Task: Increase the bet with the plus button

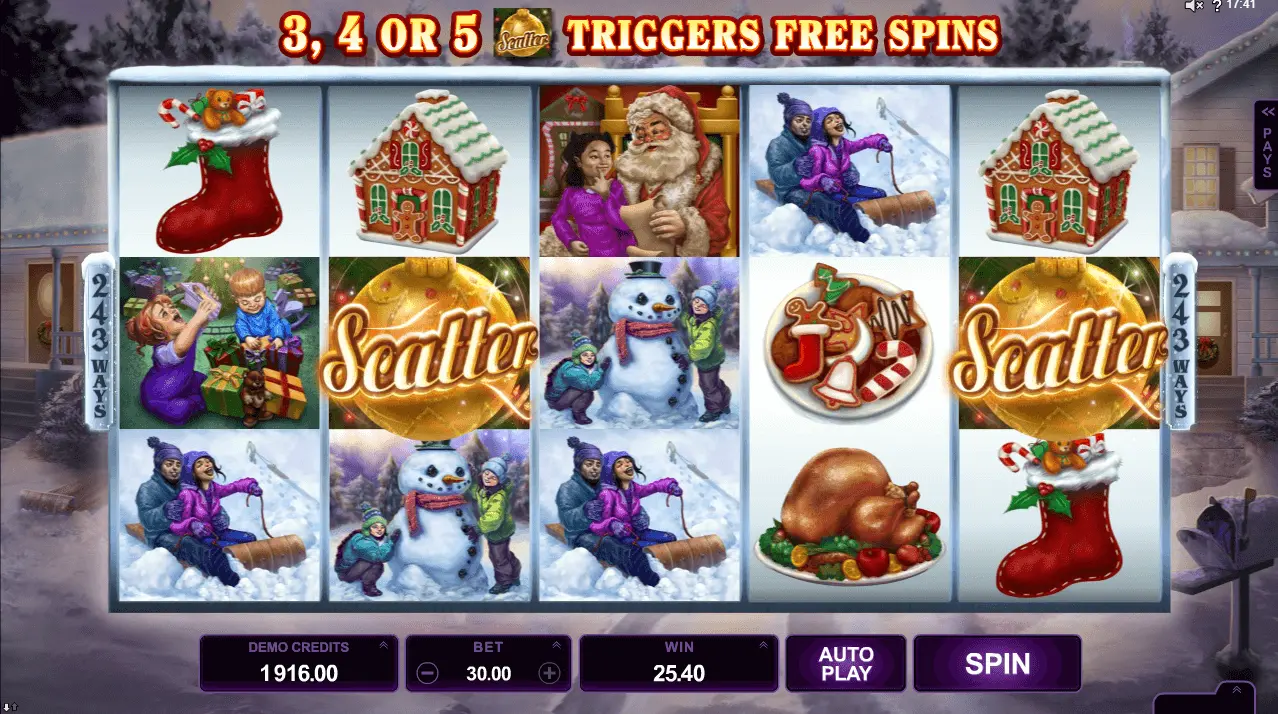Action: [549, 673]
